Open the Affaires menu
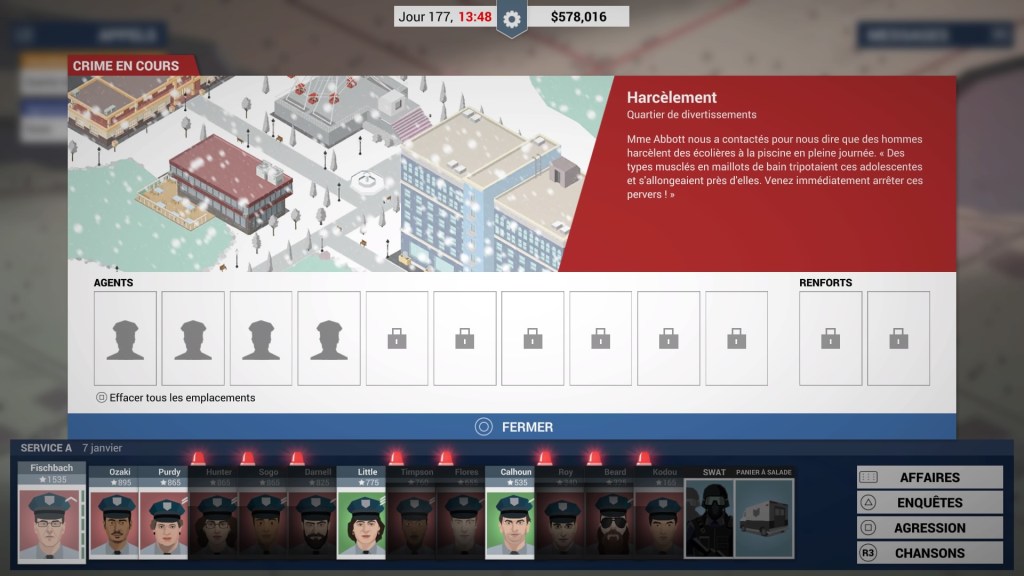The width and height of the screenshot is (1024, 576). point(930,478)
